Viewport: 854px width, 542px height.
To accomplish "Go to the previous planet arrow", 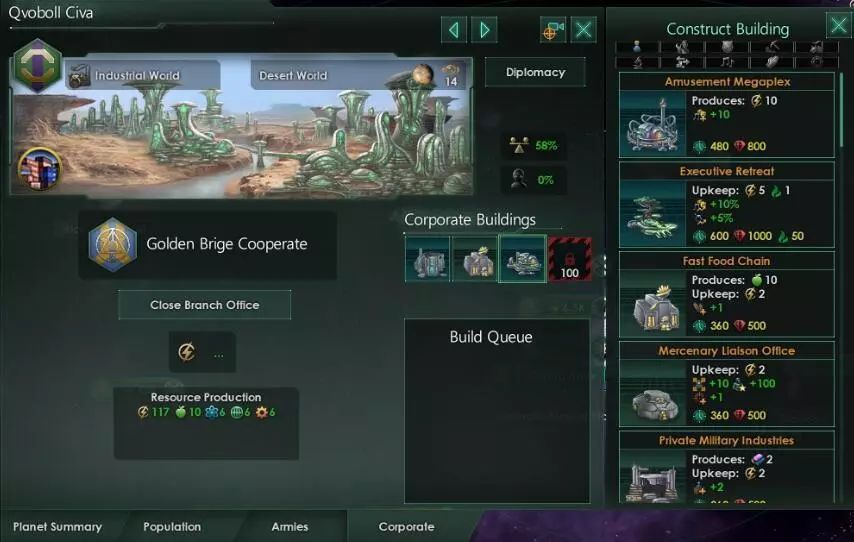I will pos(454,30).
